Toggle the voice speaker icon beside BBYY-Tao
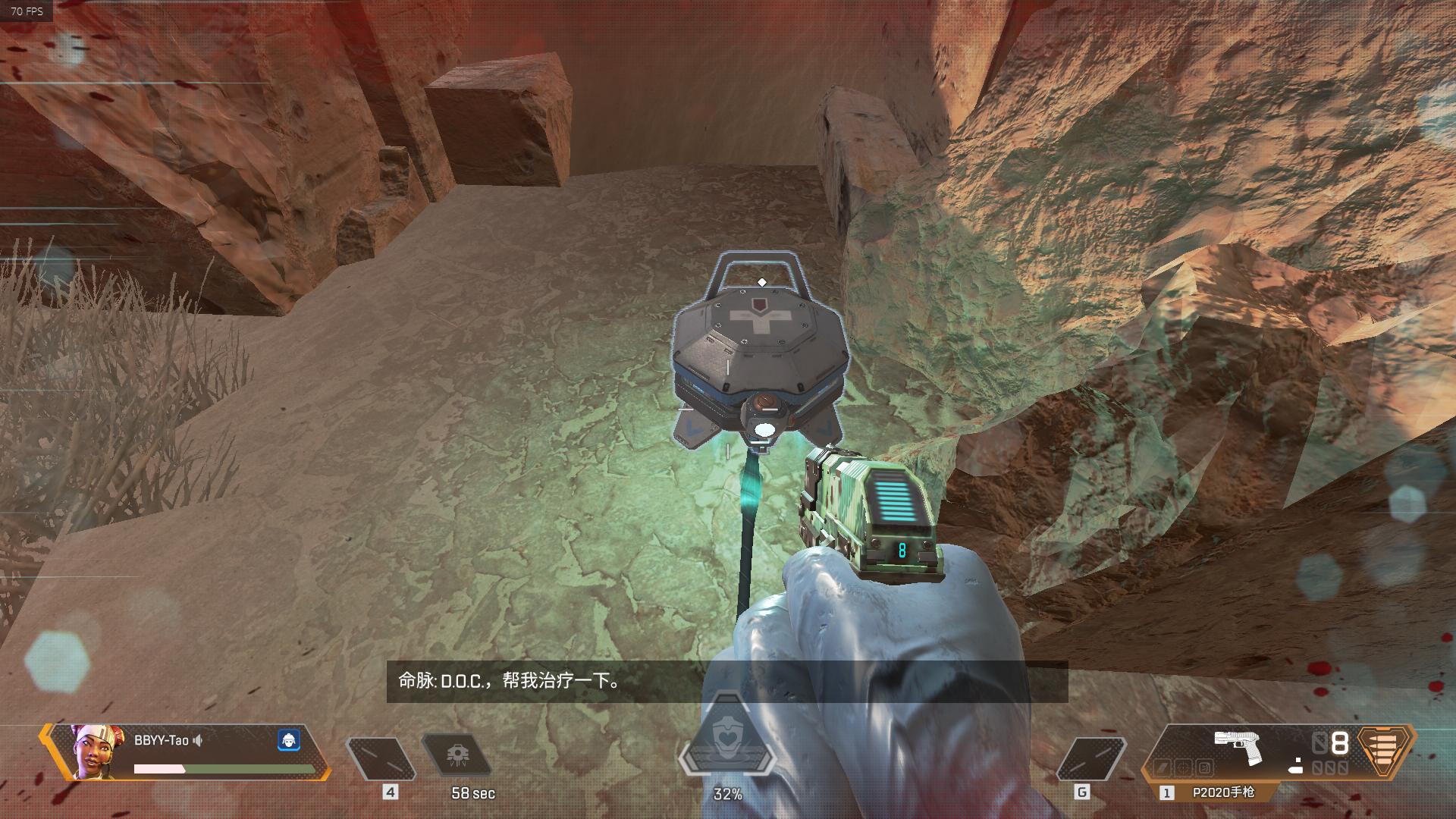 [x=198, y=740]
